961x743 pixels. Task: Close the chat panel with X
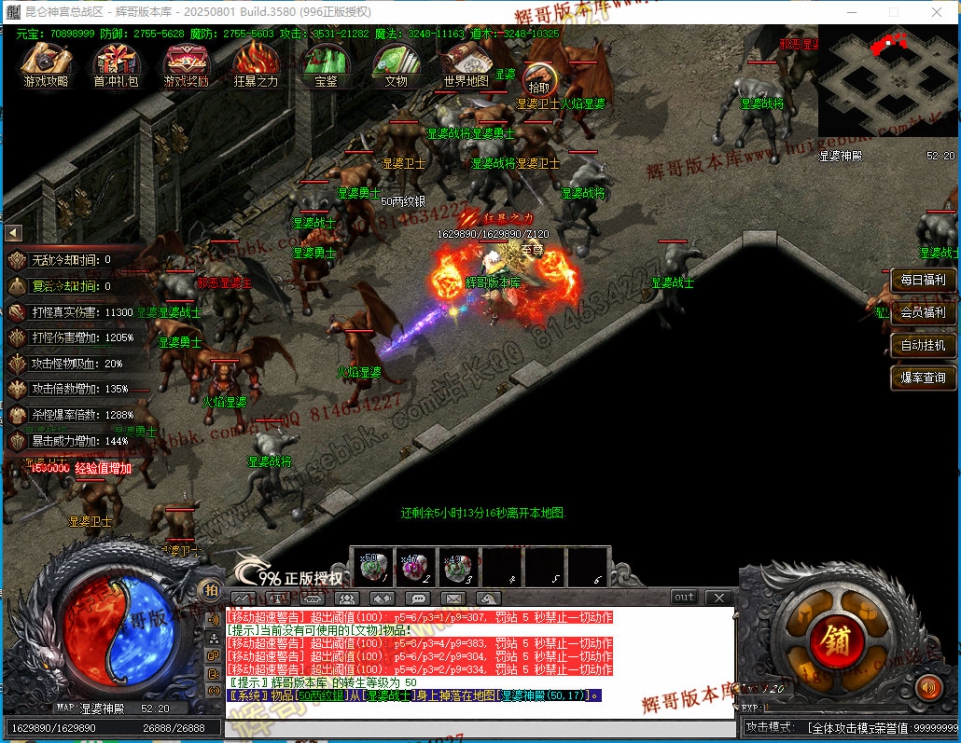pyautogui.click(x=716, y=597)
